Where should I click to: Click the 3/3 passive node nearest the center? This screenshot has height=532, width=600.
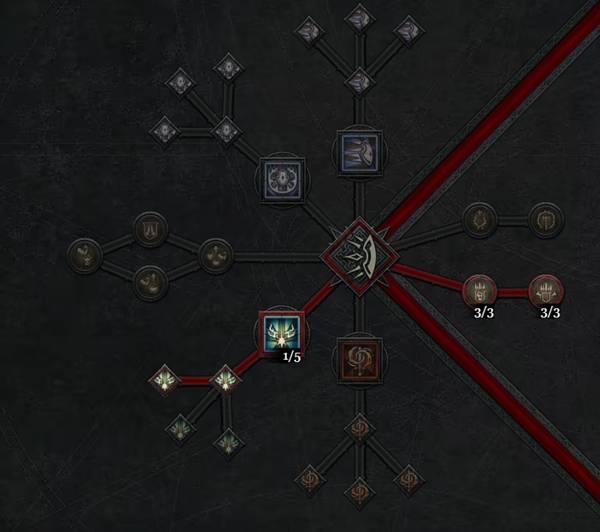pos(479,292)
